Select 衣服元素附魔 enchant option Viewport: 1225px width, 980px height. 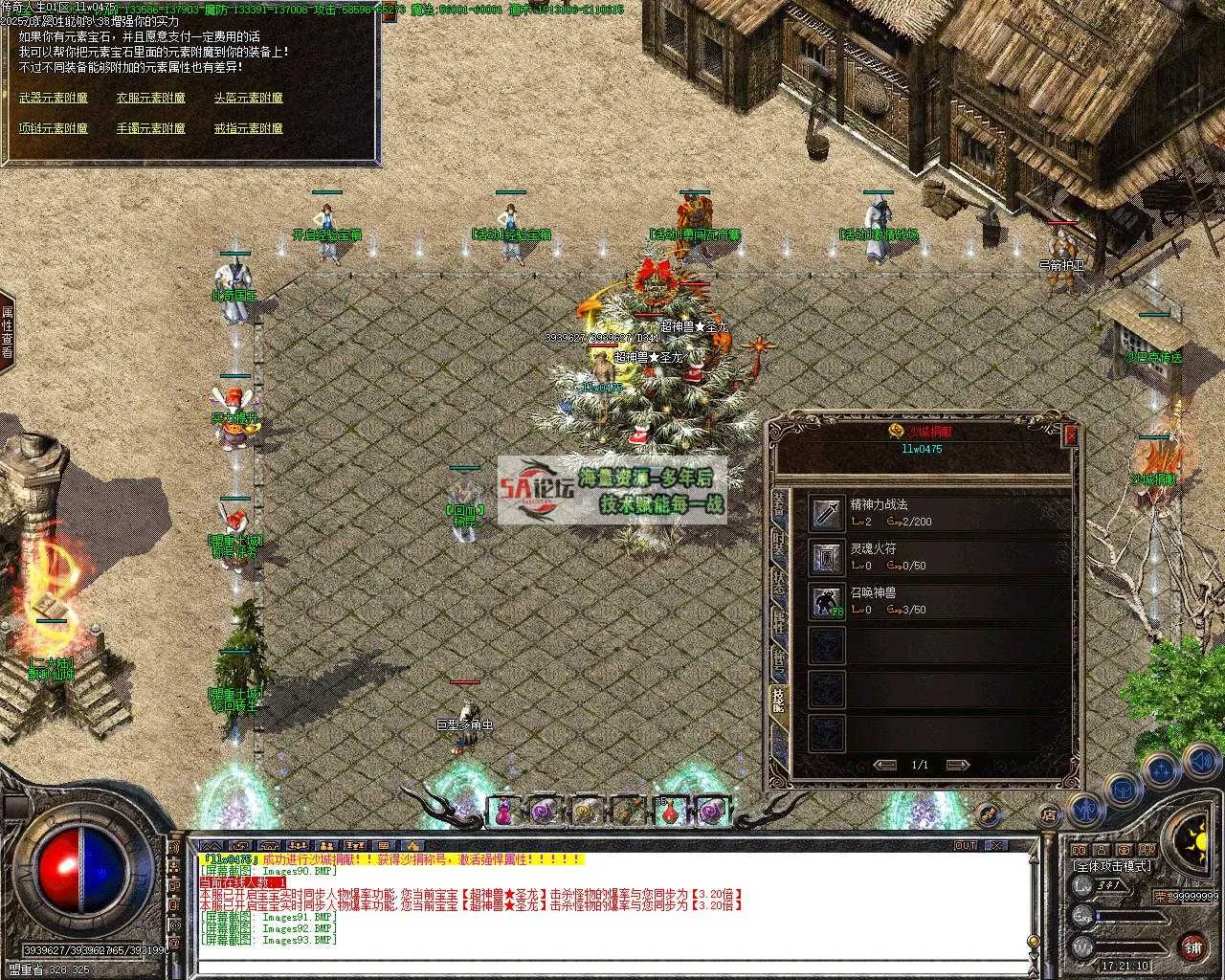tap(151, 98)
